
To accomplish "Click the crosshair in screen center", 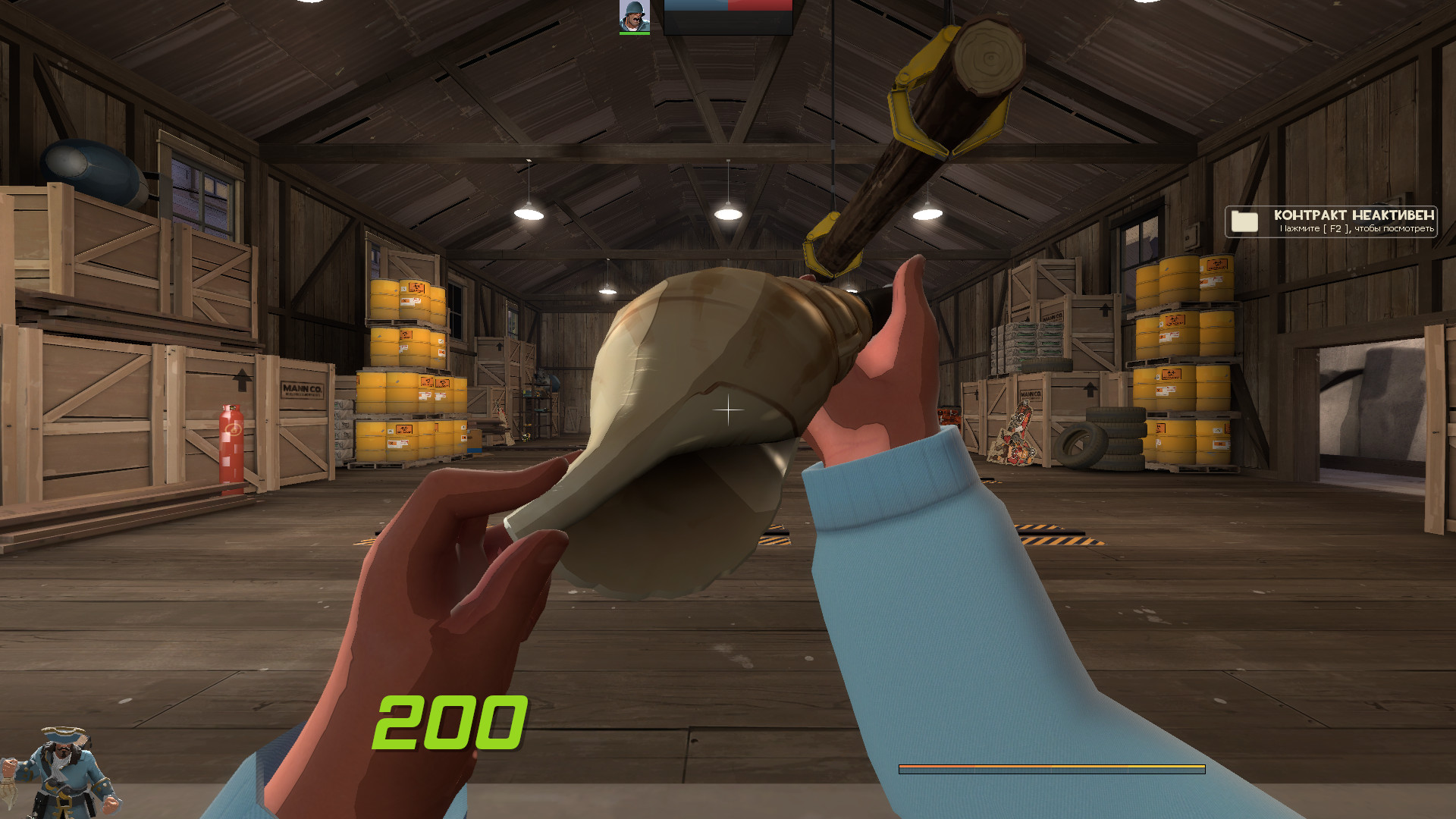I will click(726, 409).
